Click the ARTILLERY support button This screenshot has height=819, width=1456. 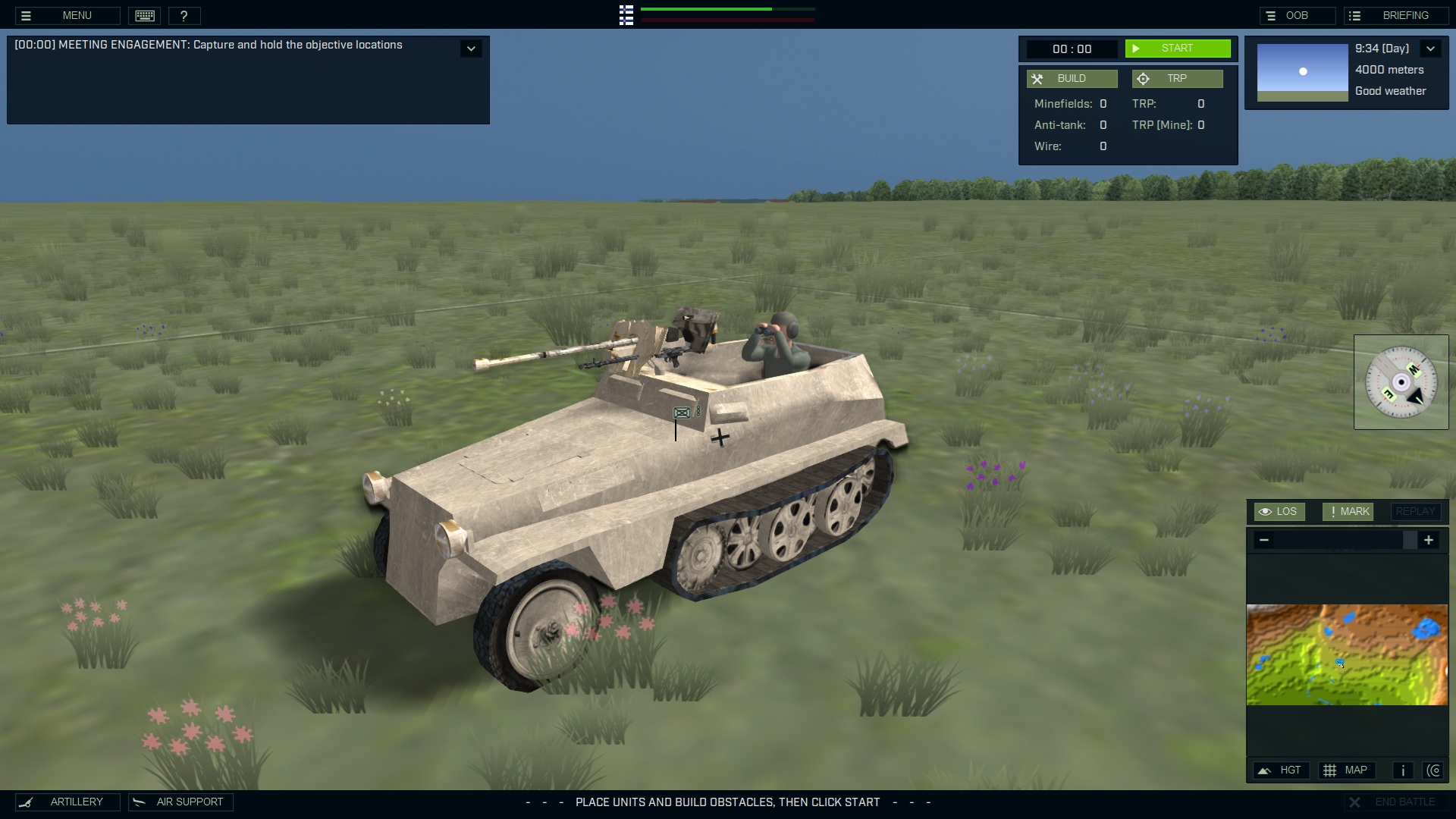(x=67, y=802)
